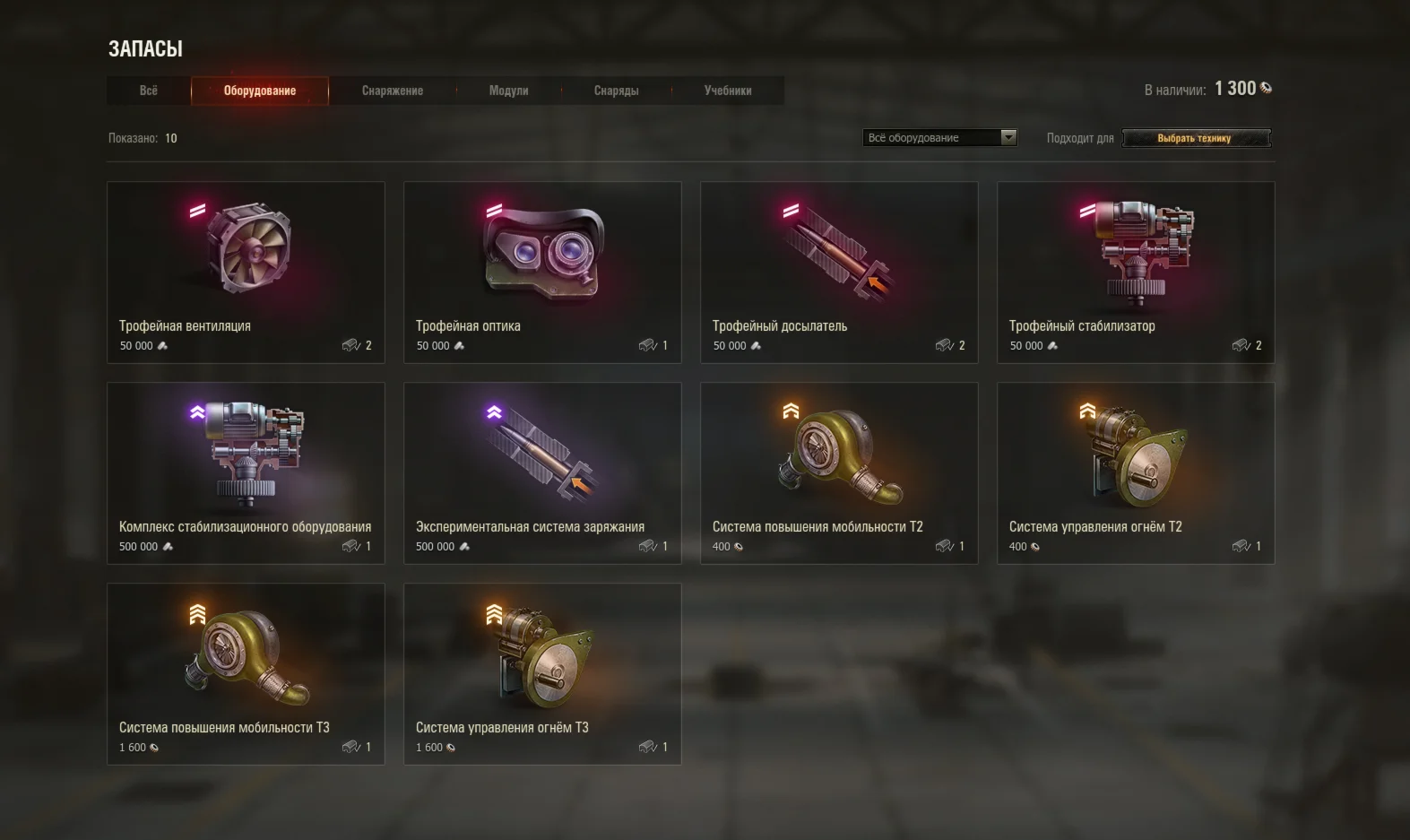
Task: Open the Учебники tab
Action: (728, 91)
